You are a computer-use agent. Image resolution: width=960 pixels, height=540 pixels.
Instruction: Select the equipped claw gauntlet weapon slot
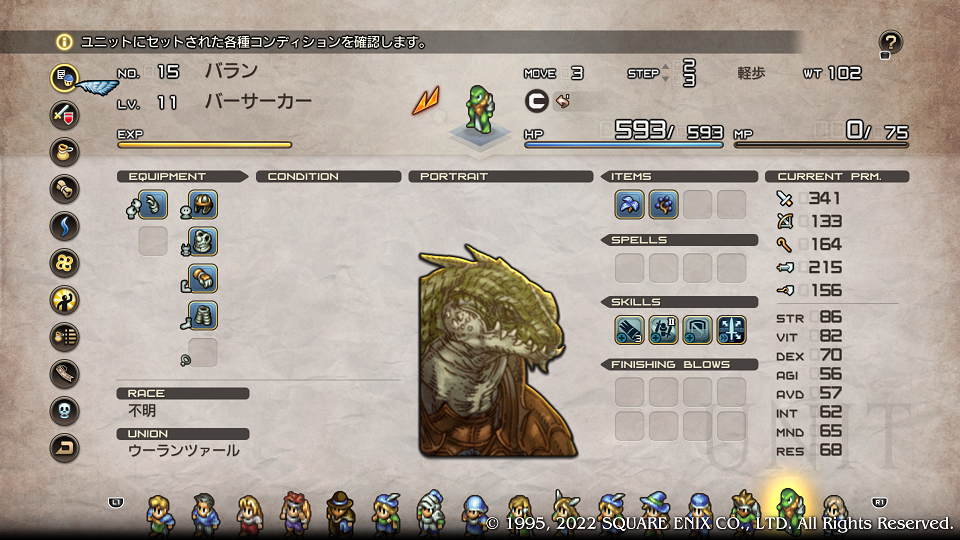pyautogui.click(x=153, y=205)
